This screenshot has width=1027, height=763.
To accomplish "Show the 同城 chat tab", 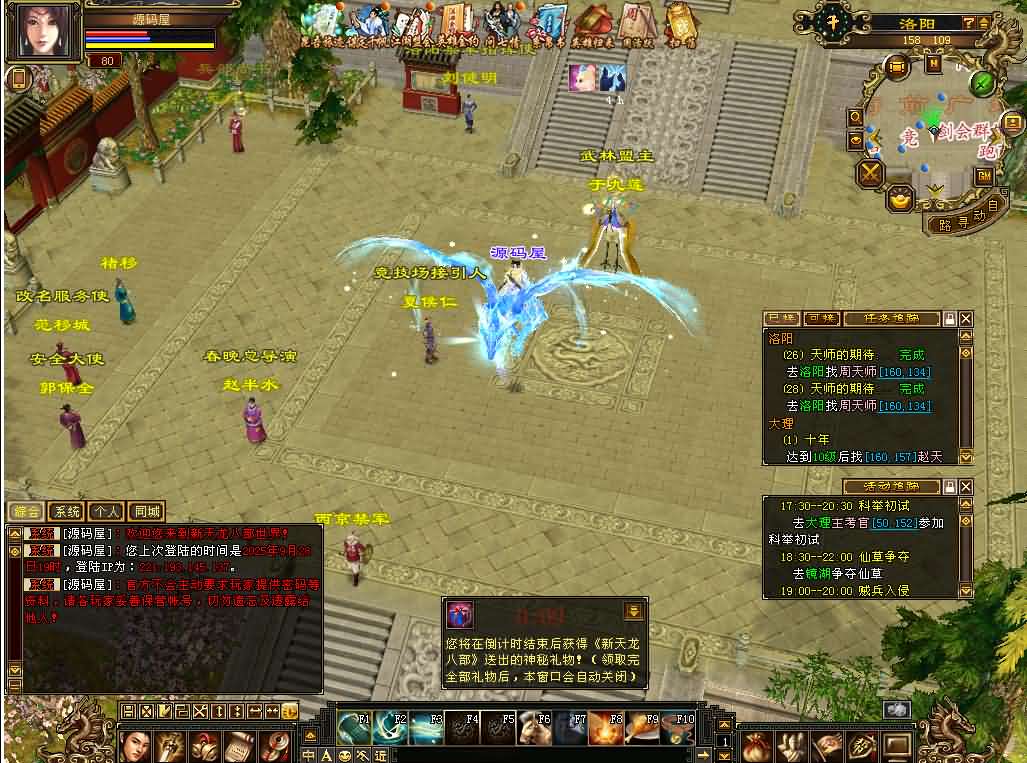I will coord(147,510).
